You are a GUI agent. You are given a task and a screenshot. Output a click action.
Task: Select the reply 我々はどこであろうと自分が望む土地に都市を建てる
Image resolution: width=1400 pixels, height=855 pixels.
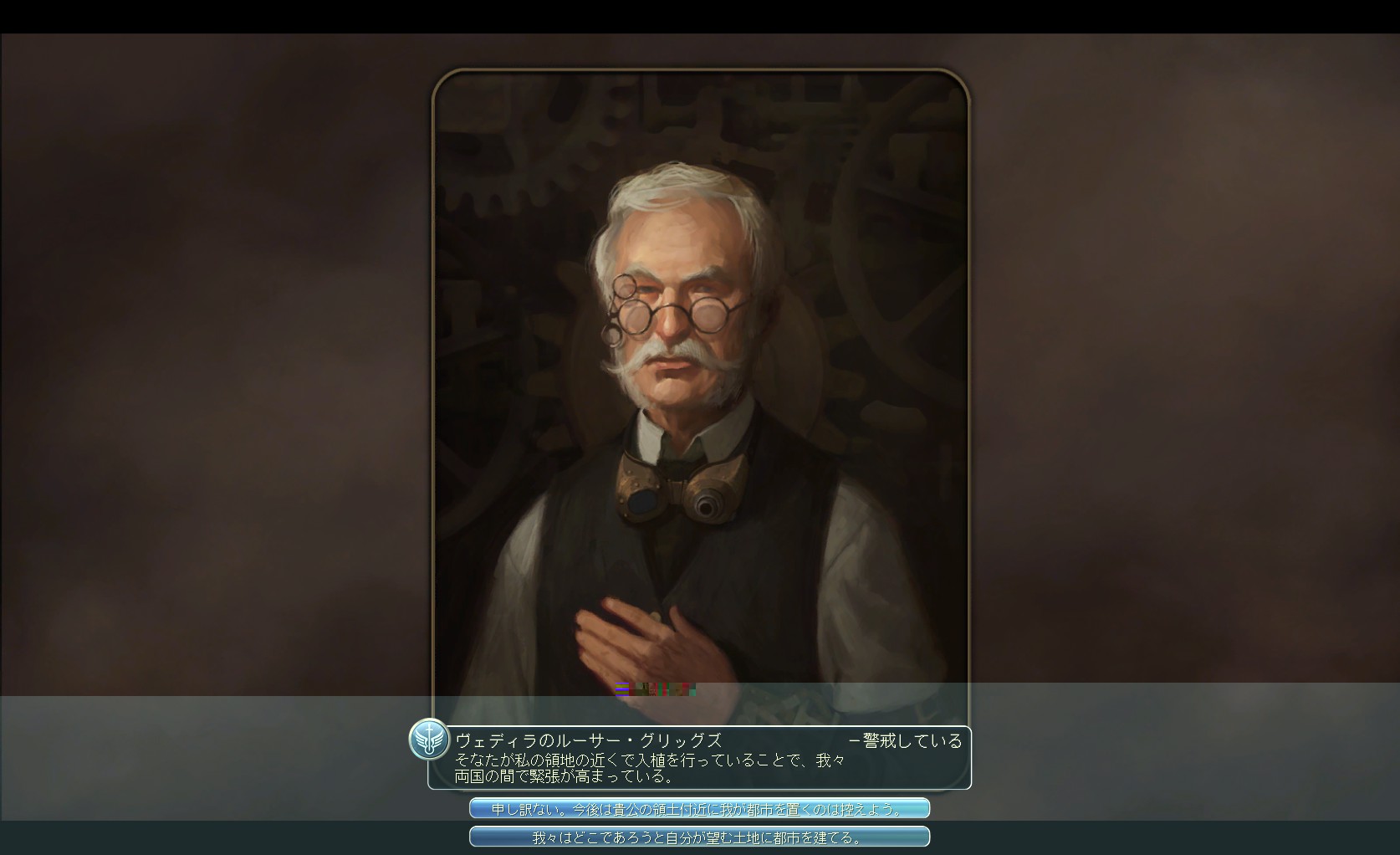699,837
